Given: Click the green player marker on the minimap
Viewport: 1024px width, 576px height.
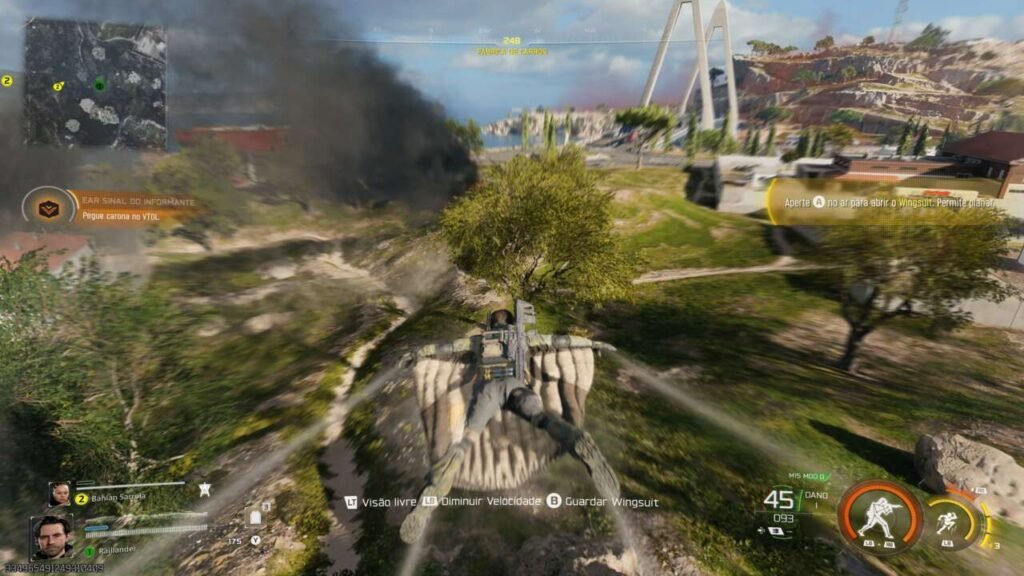Looking at the screenshot, I should [x=98, y=85].
